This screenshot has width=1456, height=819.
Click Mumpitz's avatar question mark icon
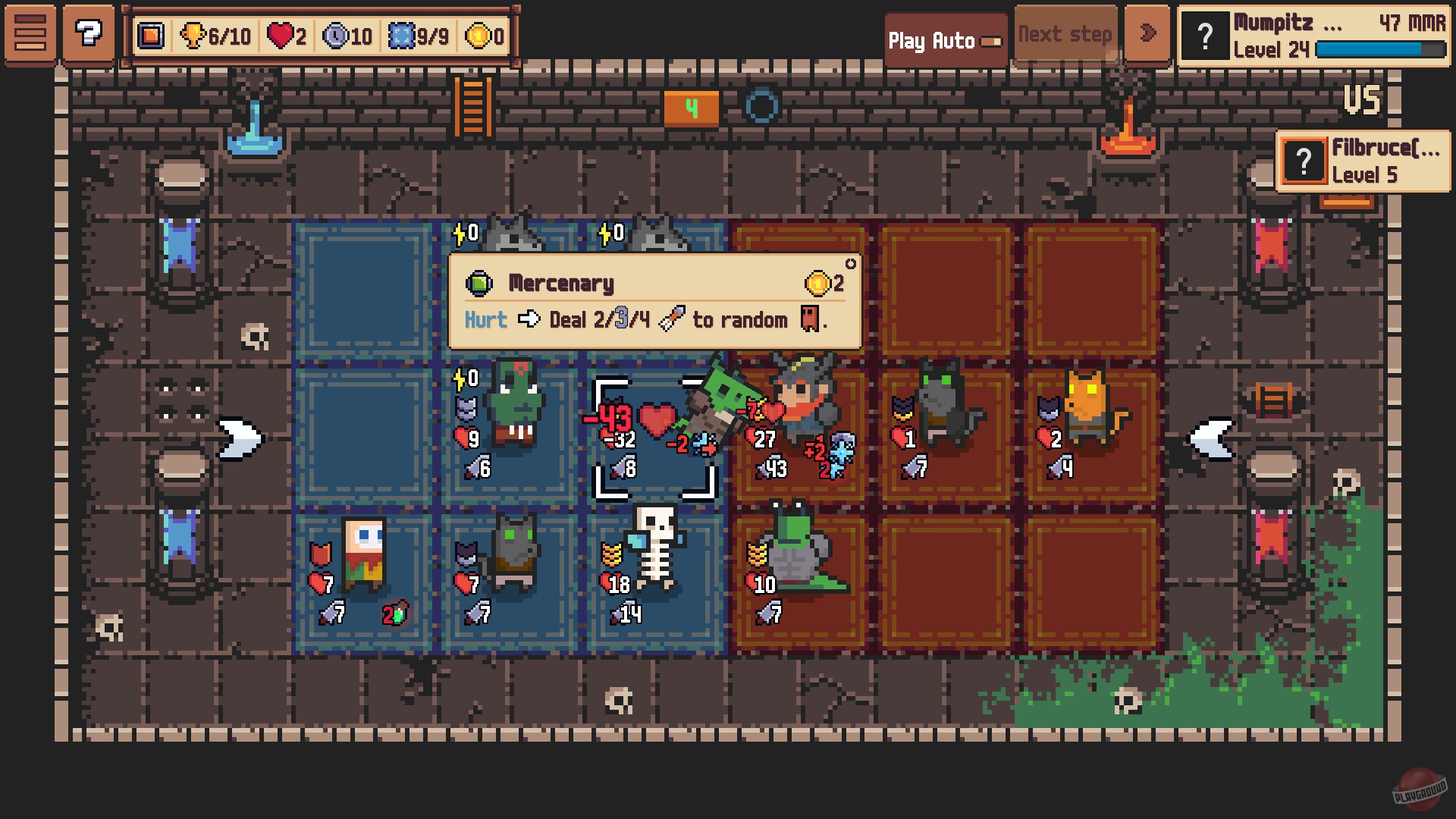click(1206, 35)
